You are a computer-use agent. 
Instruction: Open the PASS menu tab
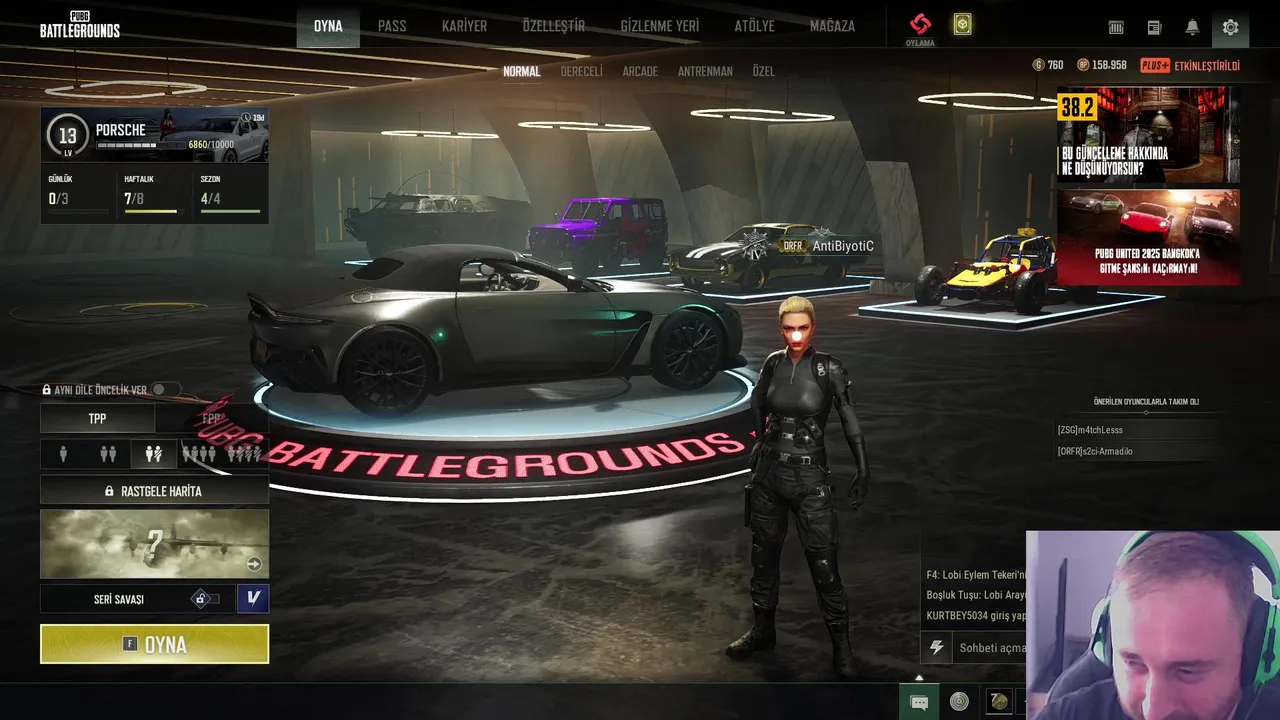tap(392, 26)
